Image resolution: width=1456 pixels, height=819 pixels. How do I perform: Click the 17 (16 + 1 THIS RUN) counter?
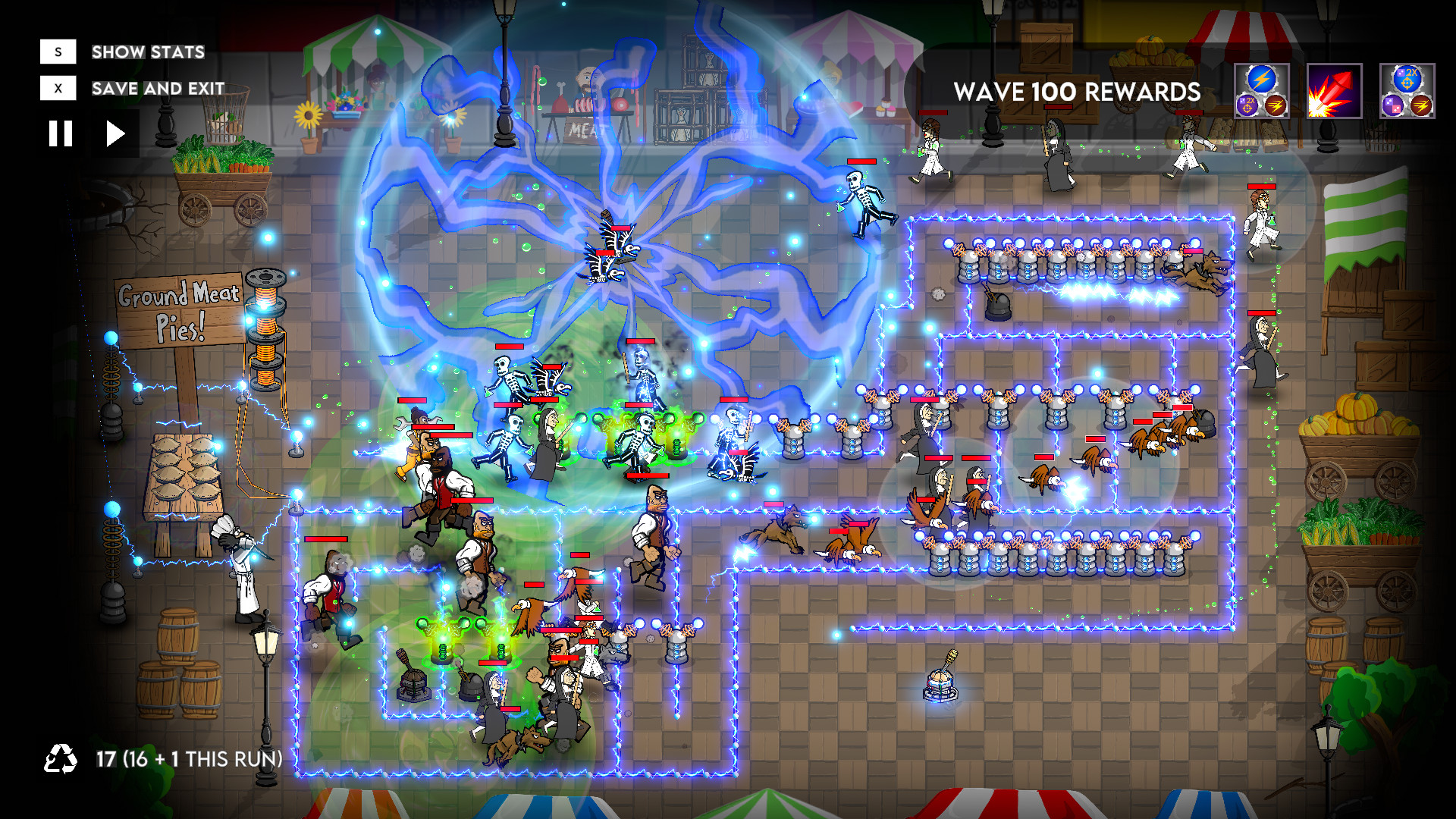[x=187, y=758]
